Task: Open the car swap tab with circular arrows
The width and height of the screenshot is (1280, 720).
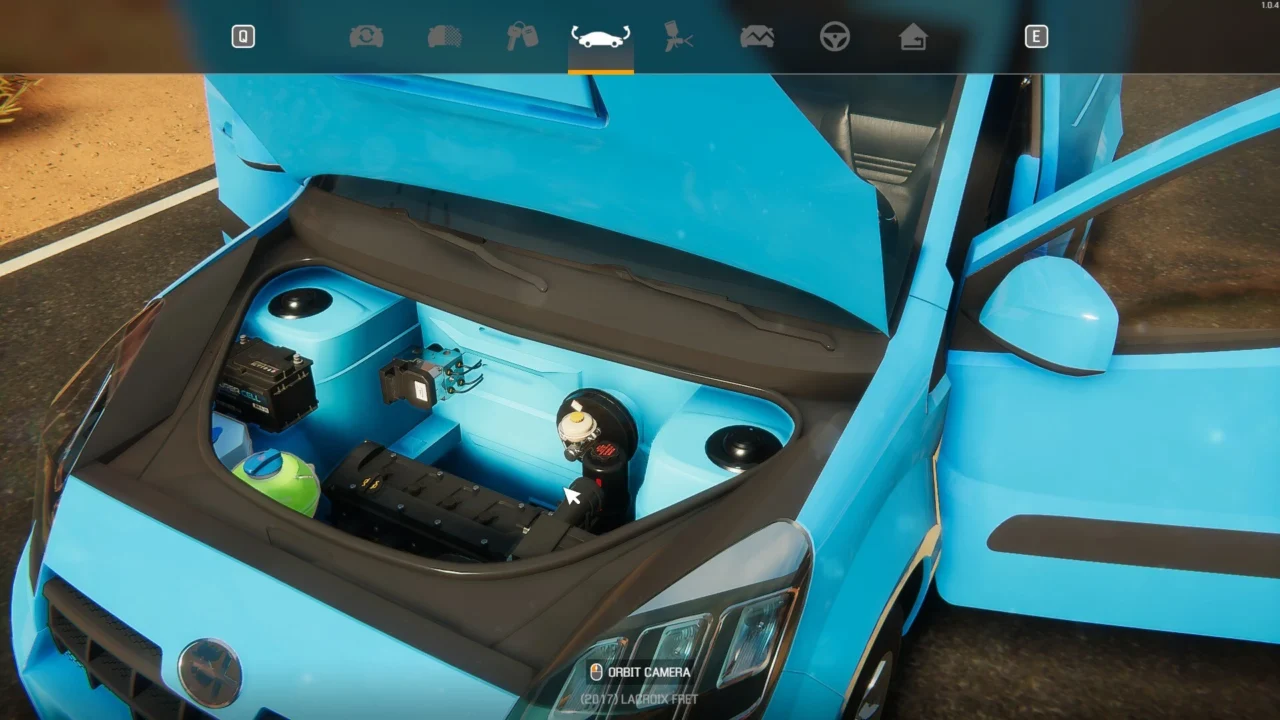Action: (x=366, y=37)
